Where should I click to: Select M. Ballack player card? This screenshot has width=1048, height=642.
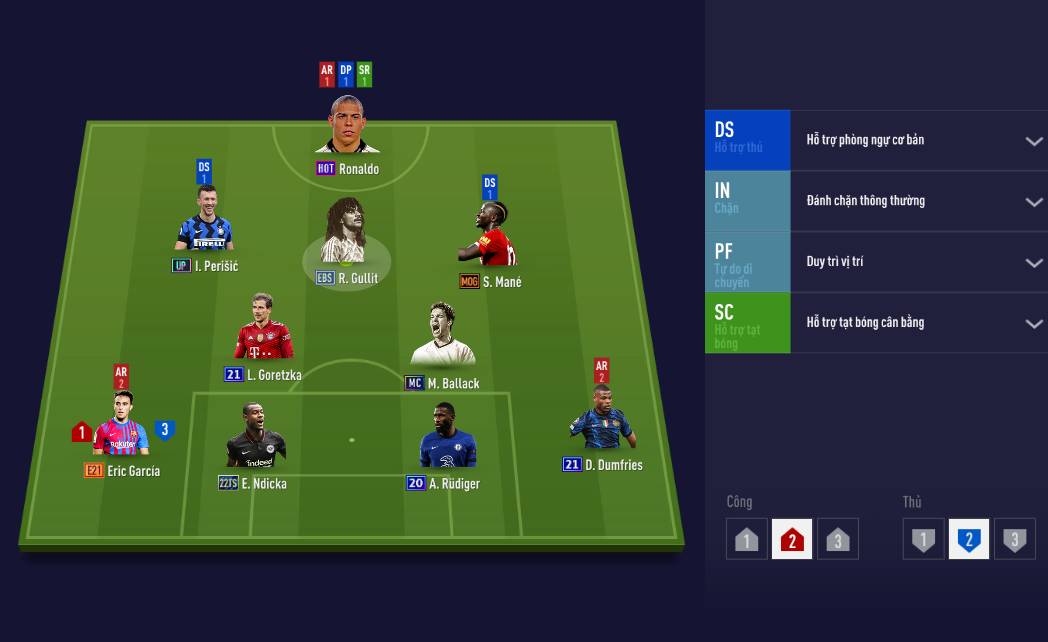442,335
